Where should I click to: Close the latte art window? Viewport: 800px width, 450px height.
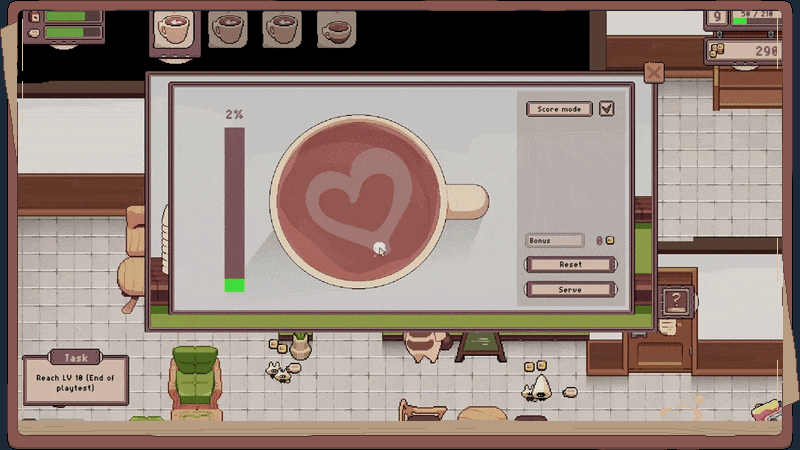[653, 73]
